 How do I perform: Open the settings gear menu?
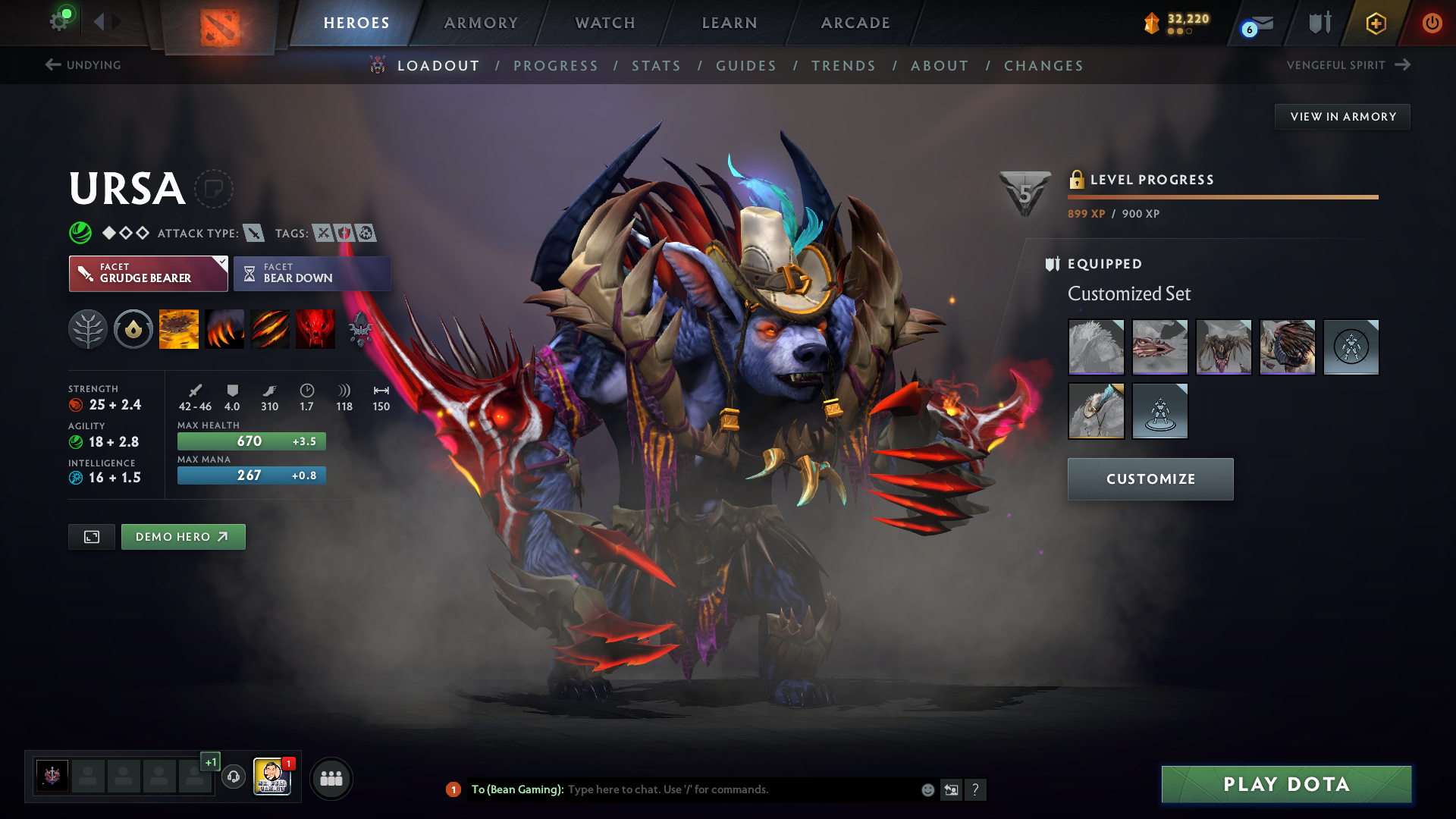point(59,21)
